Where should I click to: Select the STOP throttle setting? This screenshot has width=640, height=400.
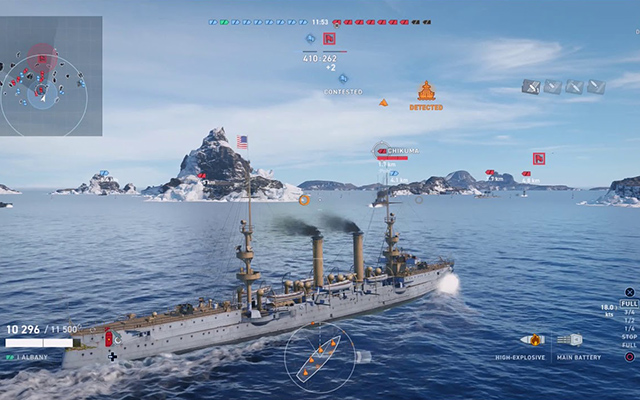click(629, 337)
